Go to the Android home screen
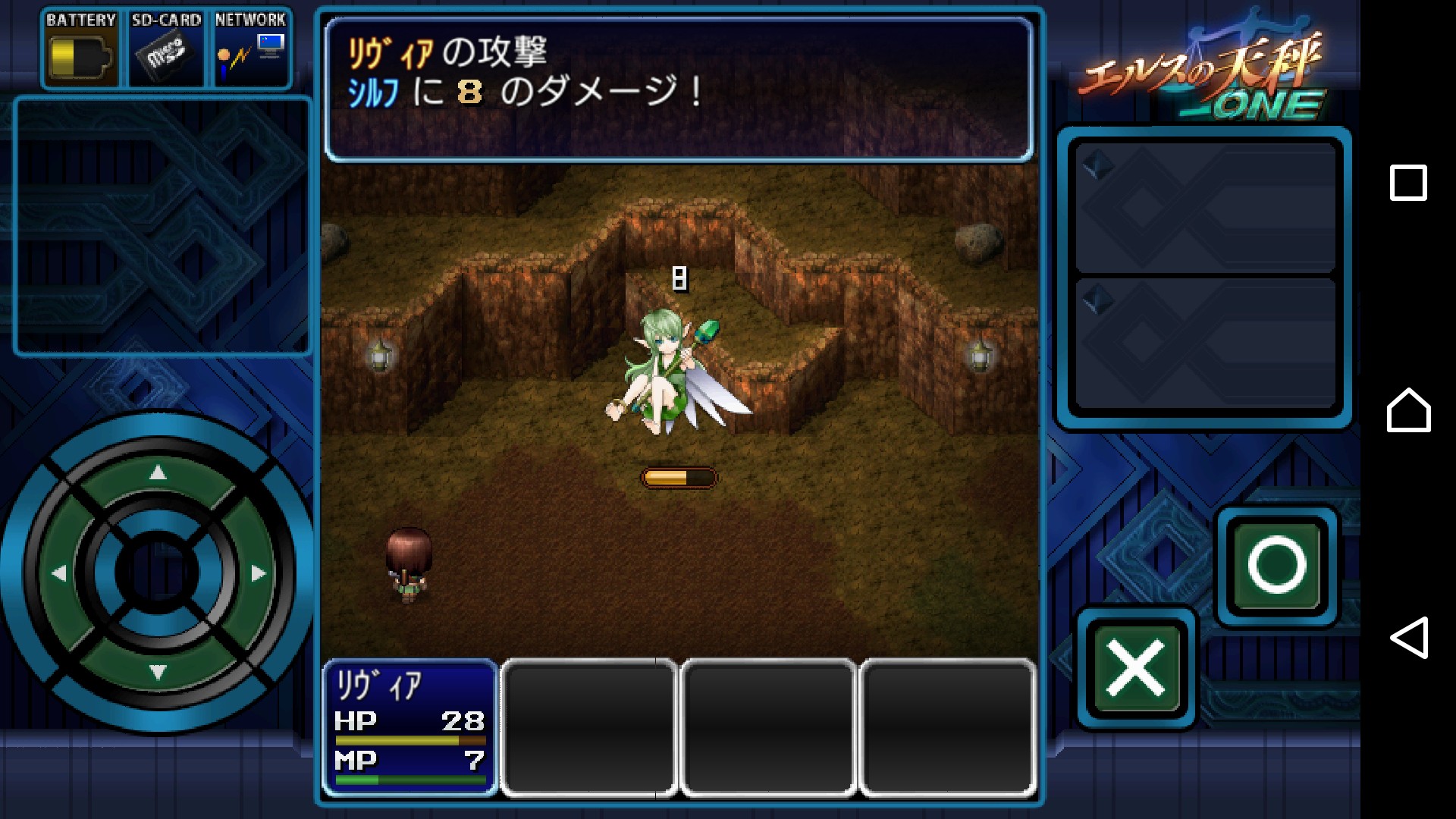This screenshot has width=1456, height=819. pos(1408,410)
